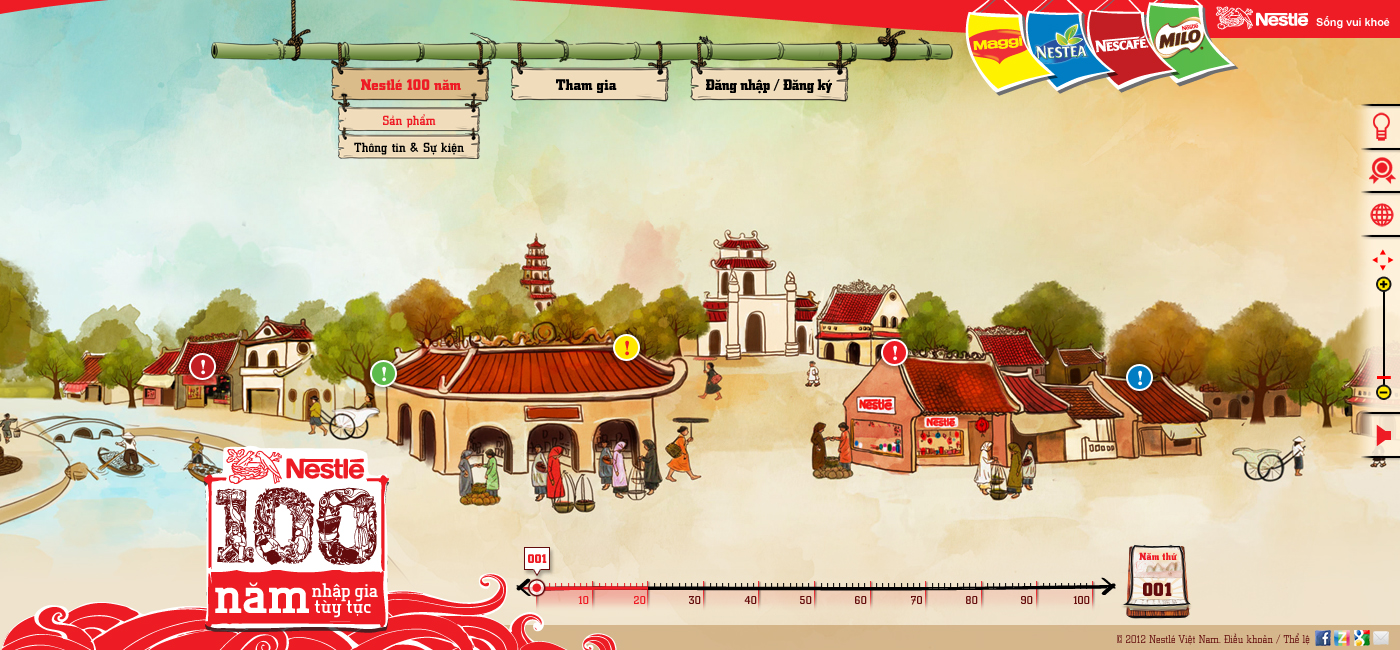Zoom out with the minus button
The height and width of the screenshot is (650, 1400).
1383,392
